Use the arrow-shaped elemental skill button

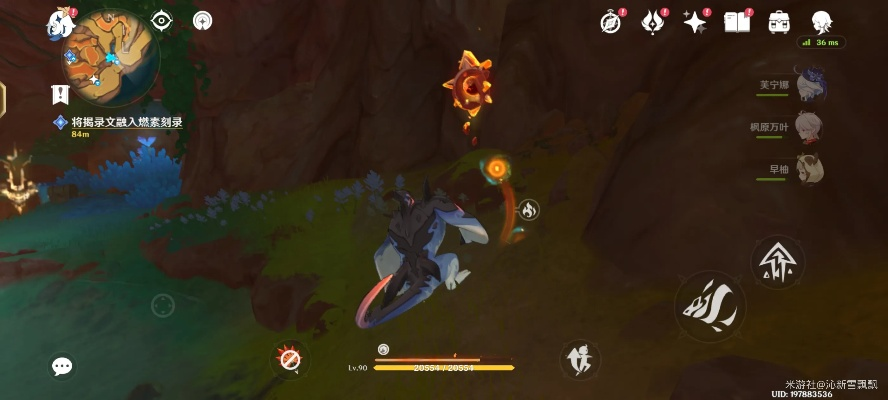(777, 262)
